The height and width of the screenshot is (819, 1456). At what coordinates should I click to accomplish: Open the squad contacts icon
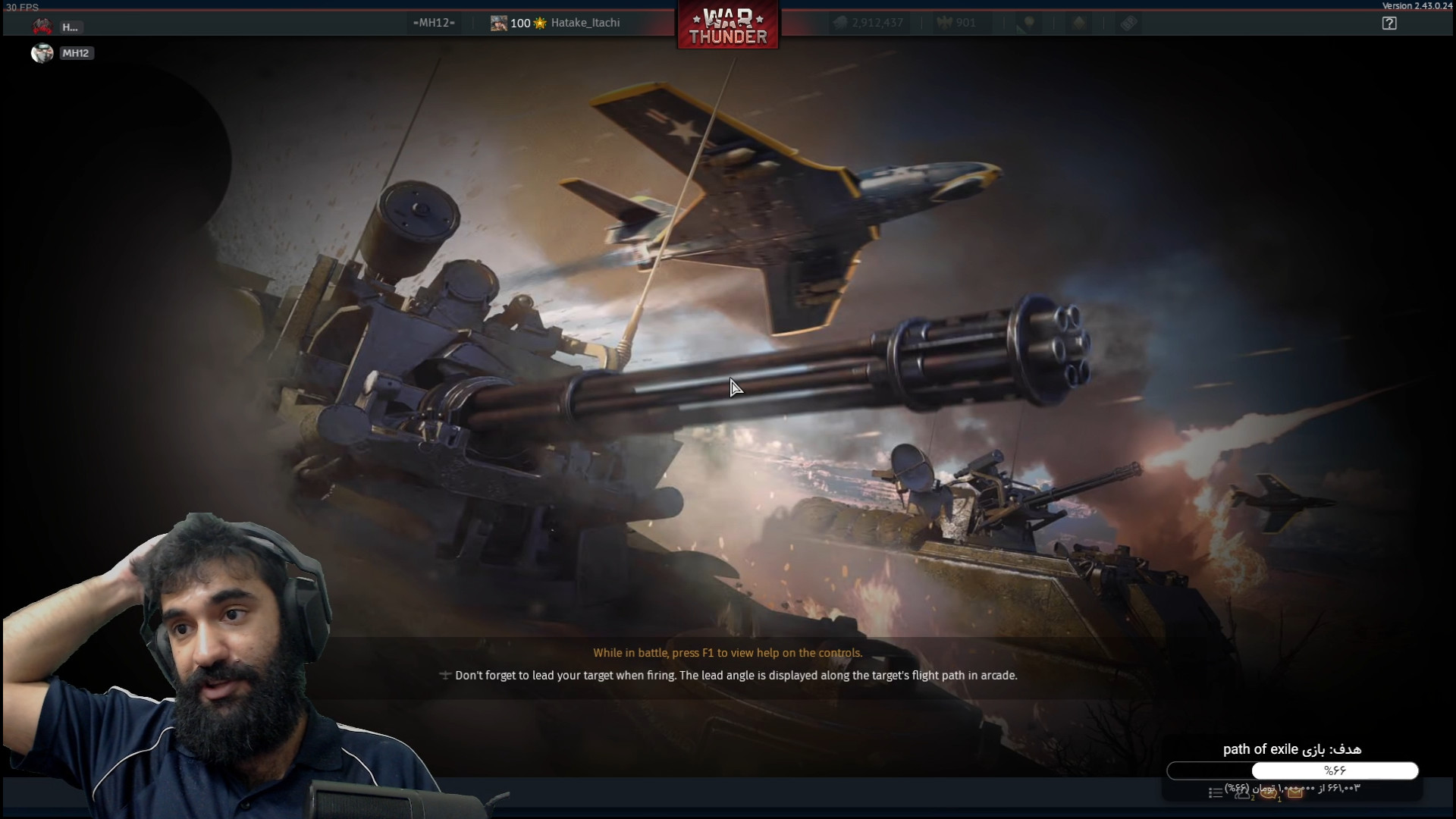coord(1242,793)
